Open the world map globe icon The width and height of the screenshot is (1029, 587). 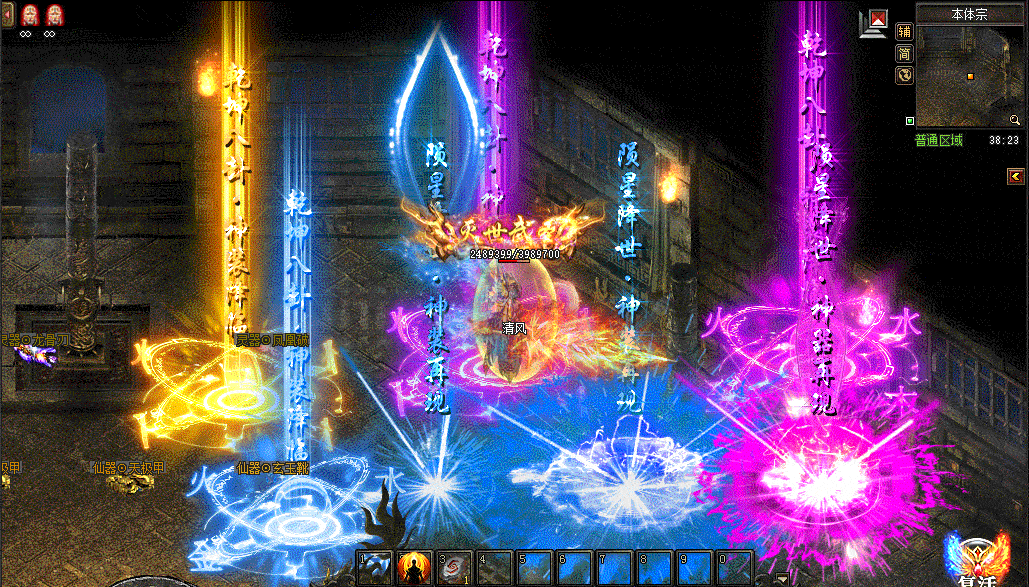click(x=904, y=75)
